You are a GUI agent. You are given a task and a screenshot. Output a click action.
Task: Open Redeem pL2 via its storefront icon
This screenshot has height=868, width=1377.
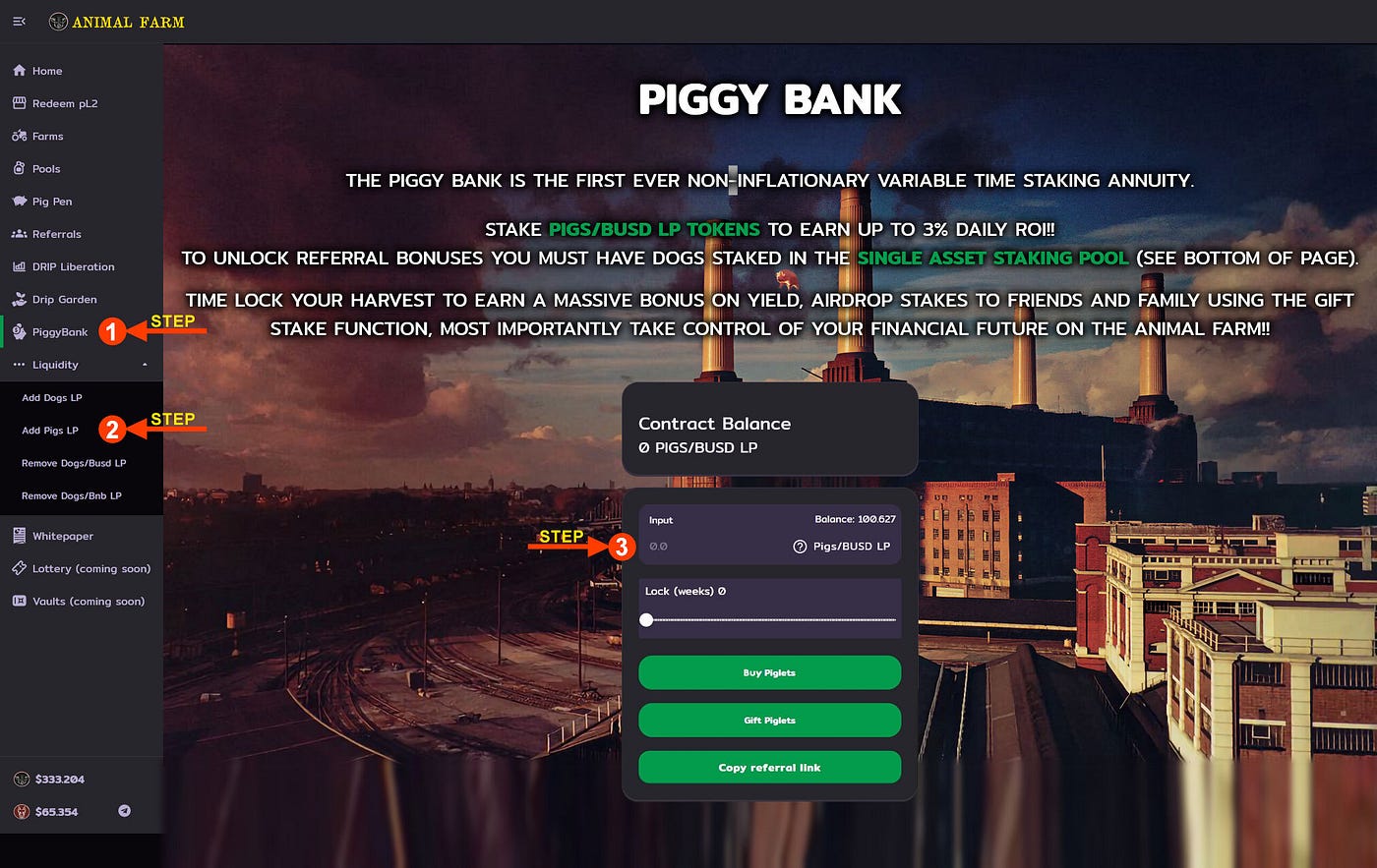(18, 102)
